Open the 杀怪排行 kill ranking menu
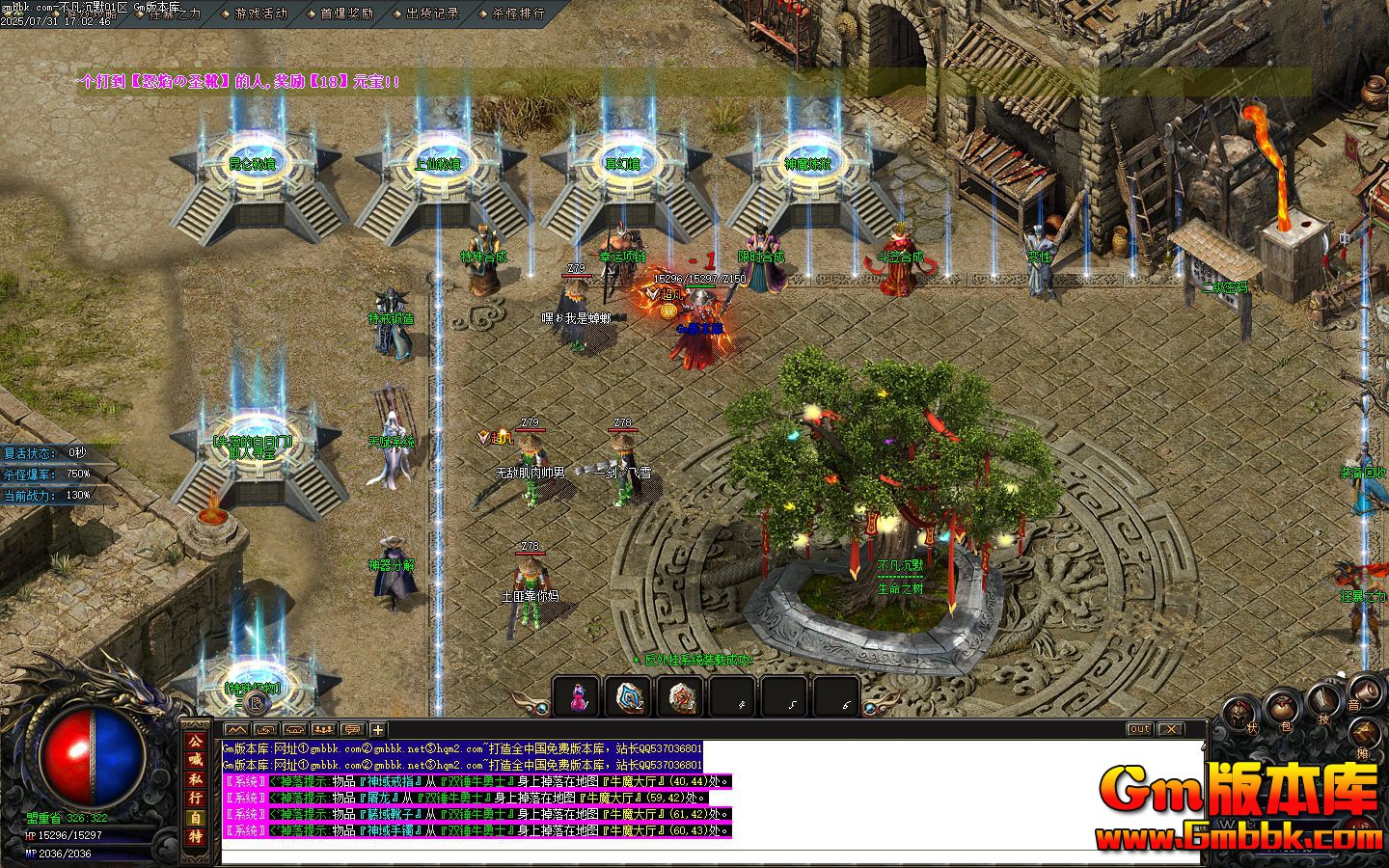The width and height of the screenshot is (1389, 868). pyautogui.click(x=518, y=14)
